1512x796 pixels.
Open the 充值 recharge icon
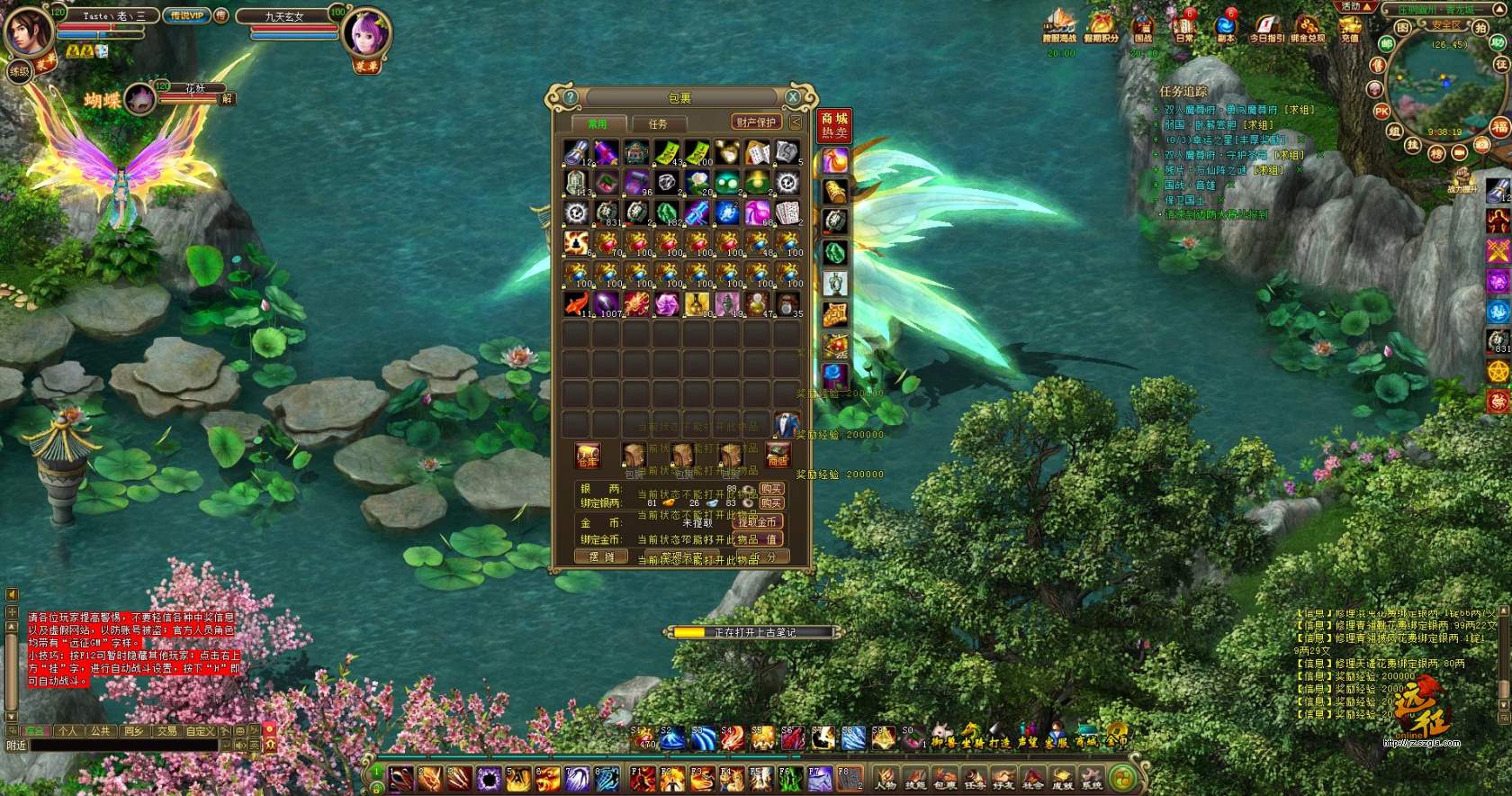(1349, 27)
